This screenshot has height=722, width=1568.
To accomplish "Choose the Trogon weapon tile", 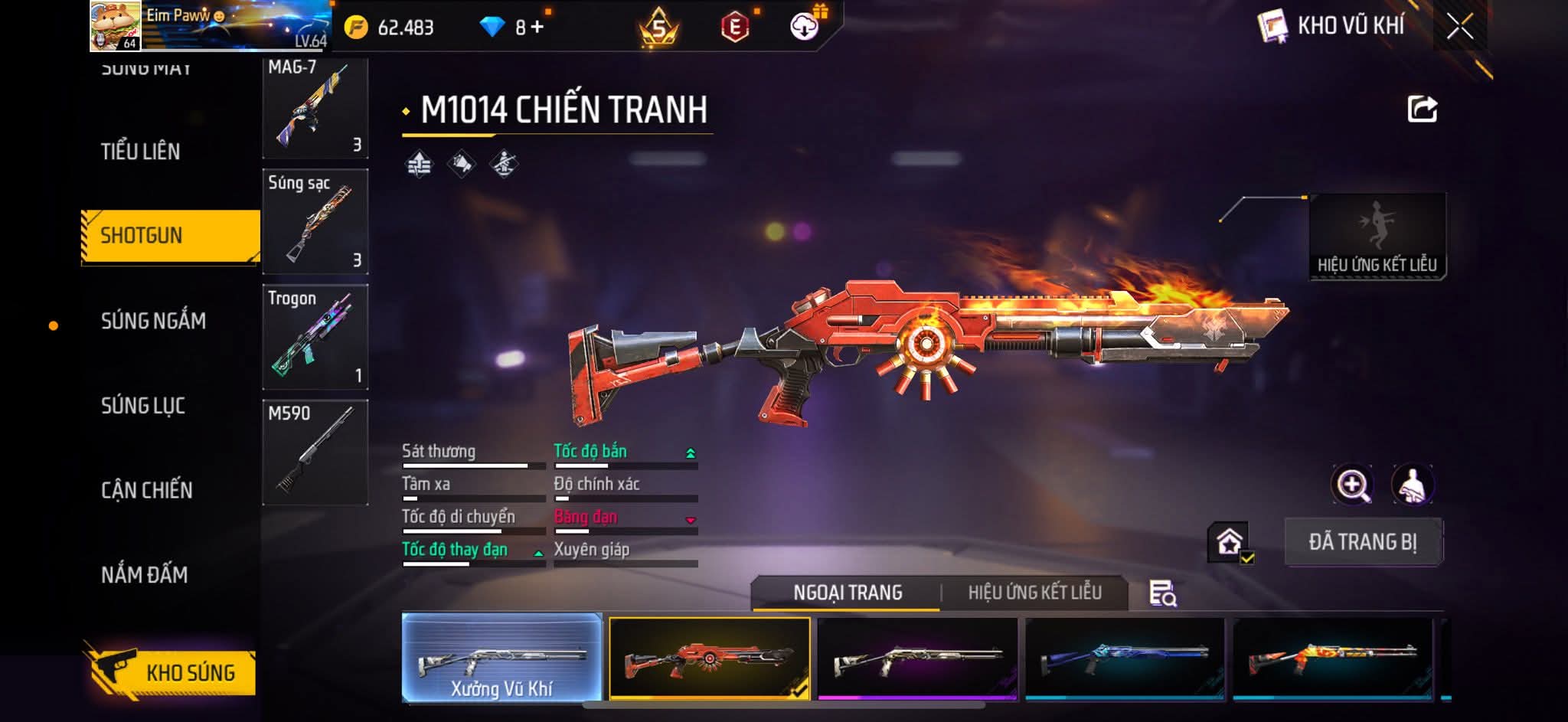I will pos(315,338).
